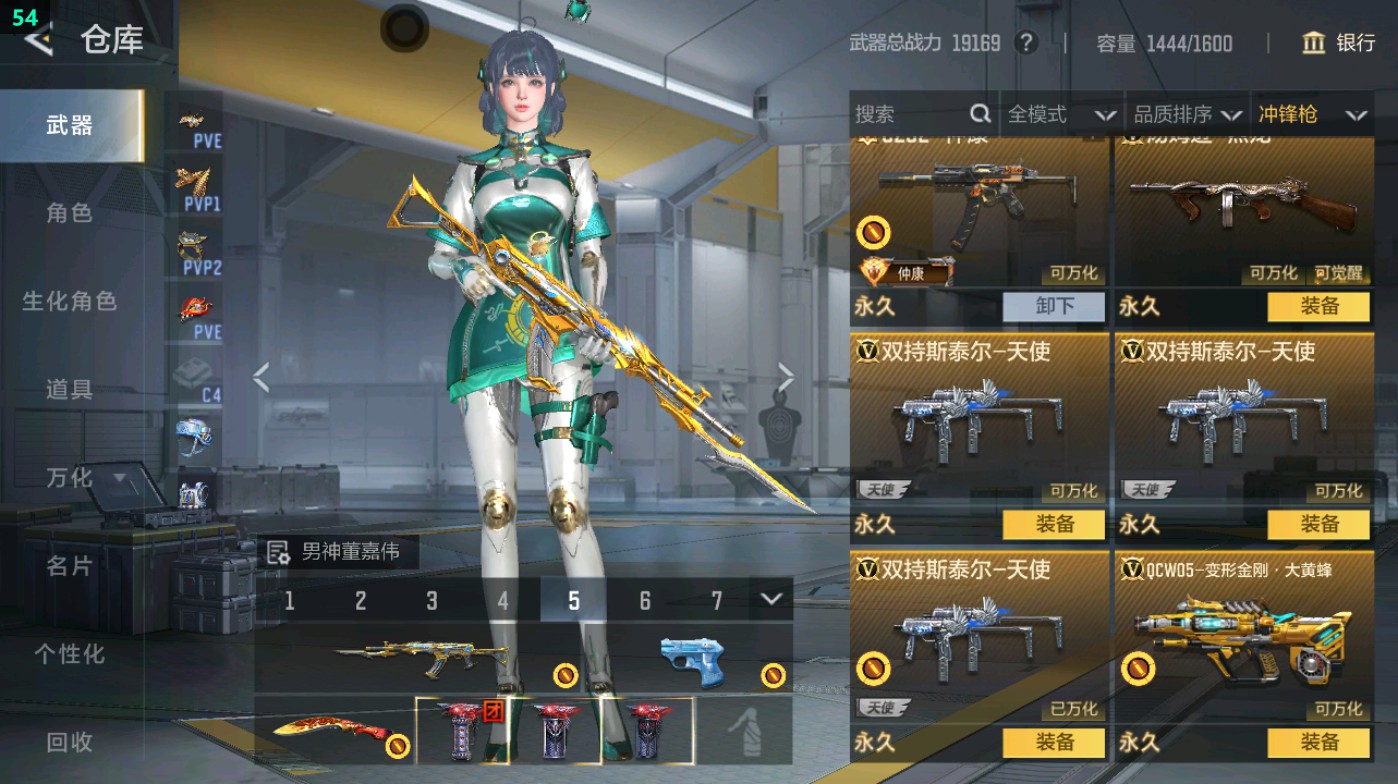1398x784 pixels.
Task: Click 装备 on the QCW05 大黄蜂 card
Action: point(1322,744)
